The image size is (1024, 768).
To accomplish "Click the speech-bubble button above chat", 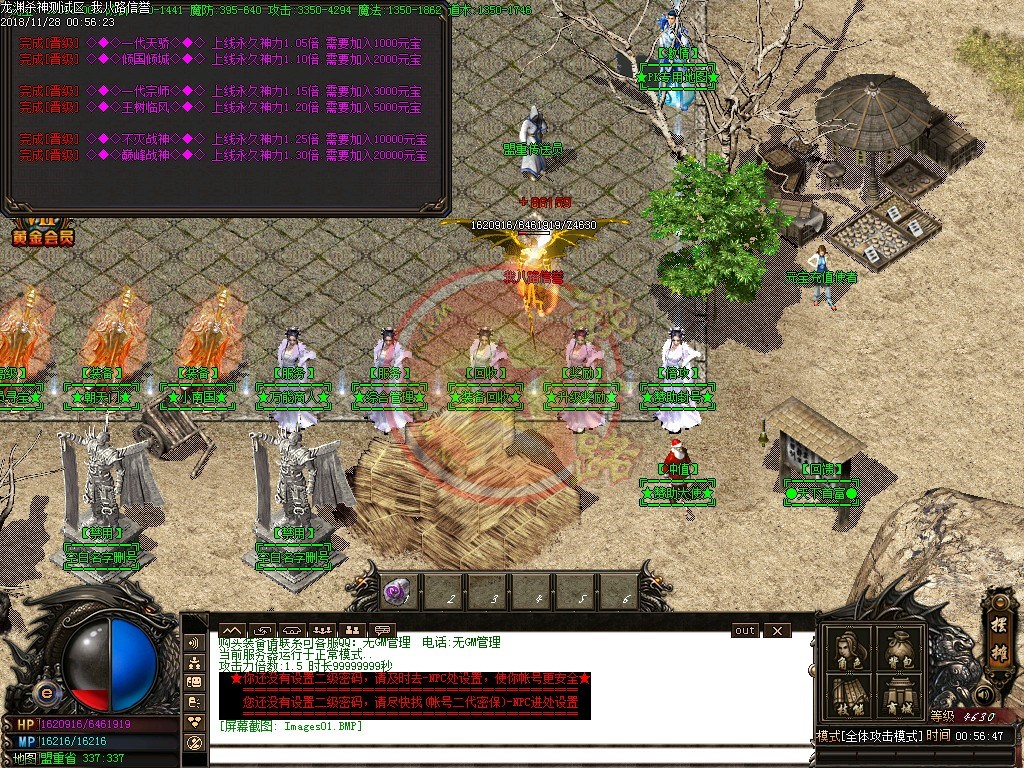I will (382, 630).
